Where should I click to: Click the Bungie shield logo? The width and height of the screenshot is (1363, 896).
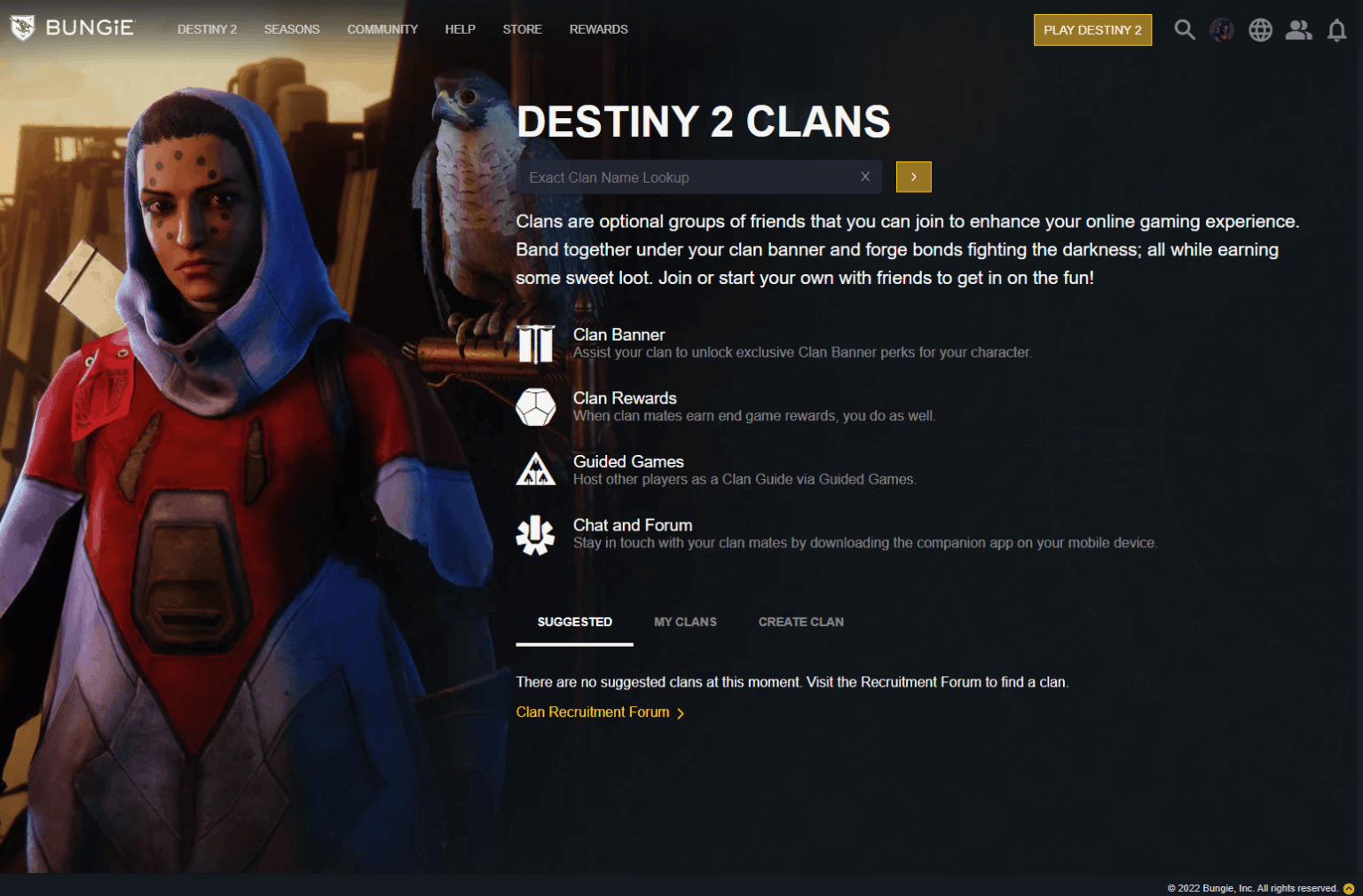(21, 27)
